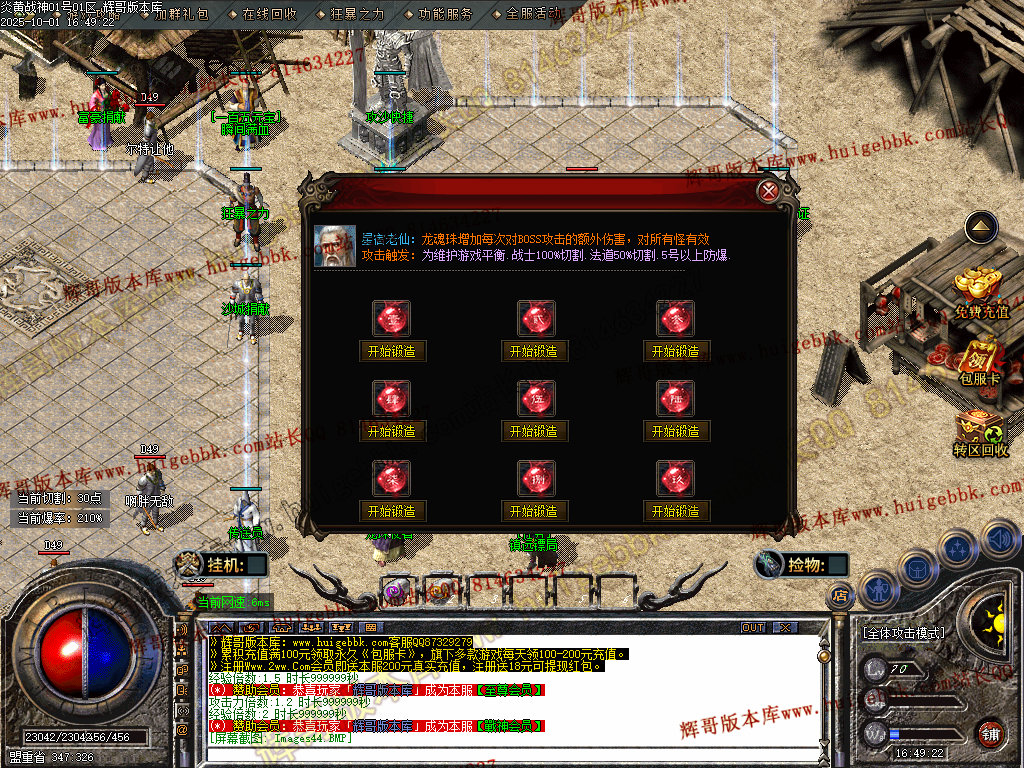Click the chat panel OUT button

(x=753, y=627)
